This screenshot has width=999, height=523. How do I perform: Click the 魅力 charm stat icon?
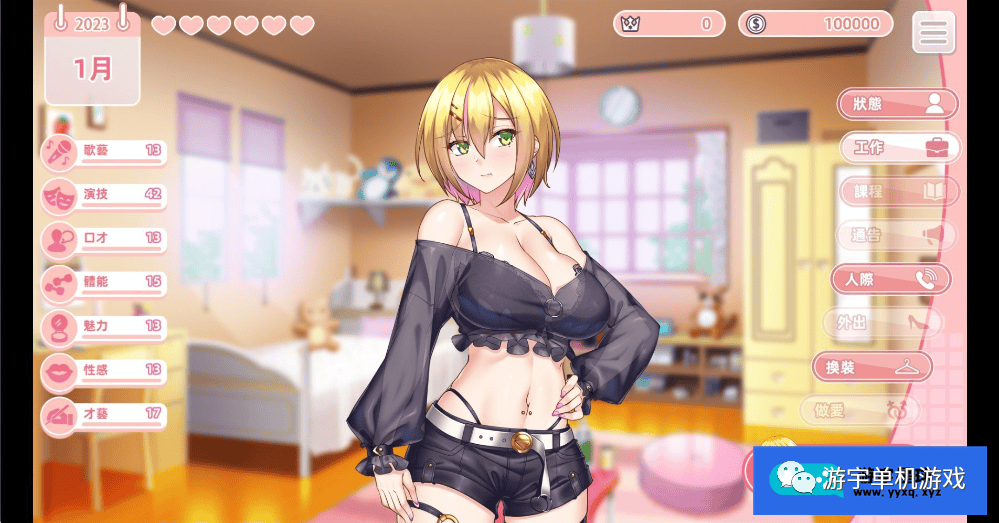(59, 328)
